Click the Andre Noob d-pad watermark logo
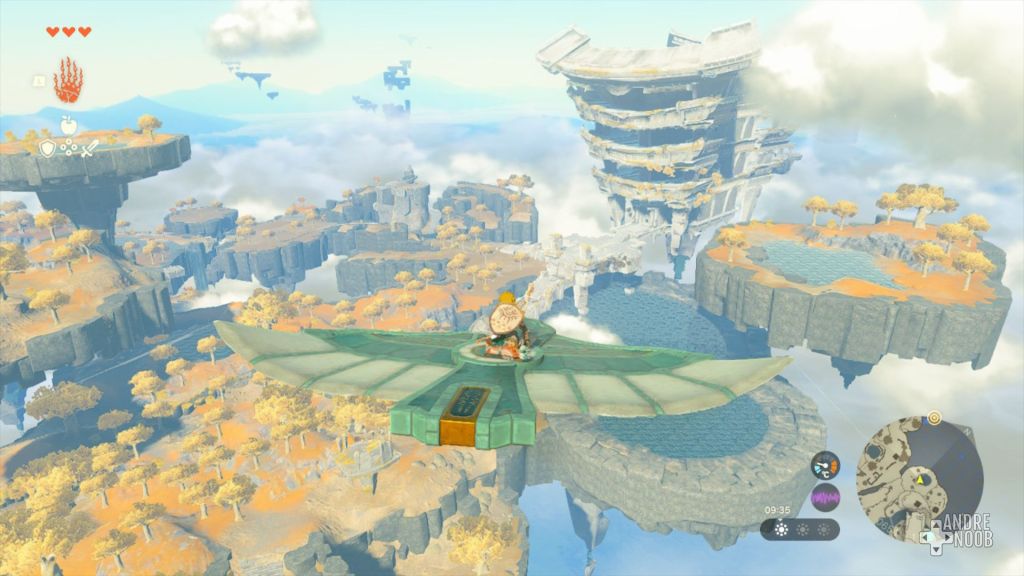This screenshot has width=1024, height=576. point(953,532)
